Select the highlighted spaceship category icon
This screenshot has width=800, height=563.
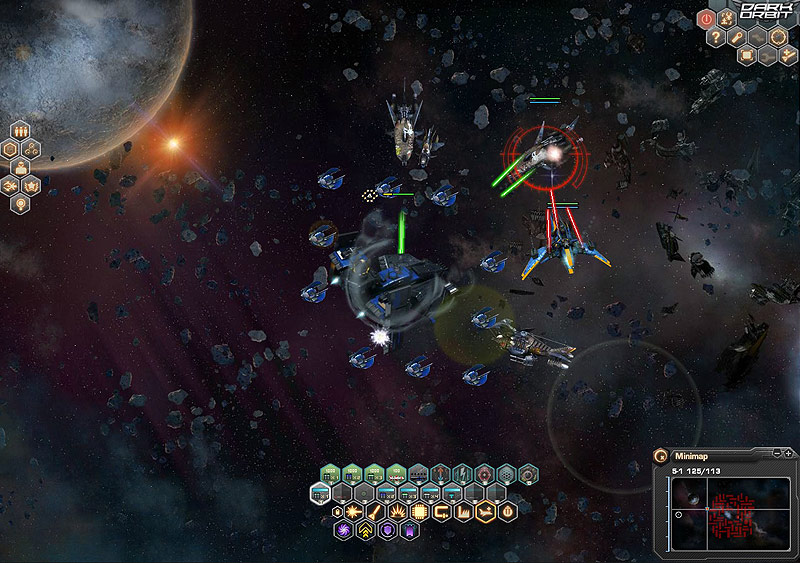pos(486,513)
